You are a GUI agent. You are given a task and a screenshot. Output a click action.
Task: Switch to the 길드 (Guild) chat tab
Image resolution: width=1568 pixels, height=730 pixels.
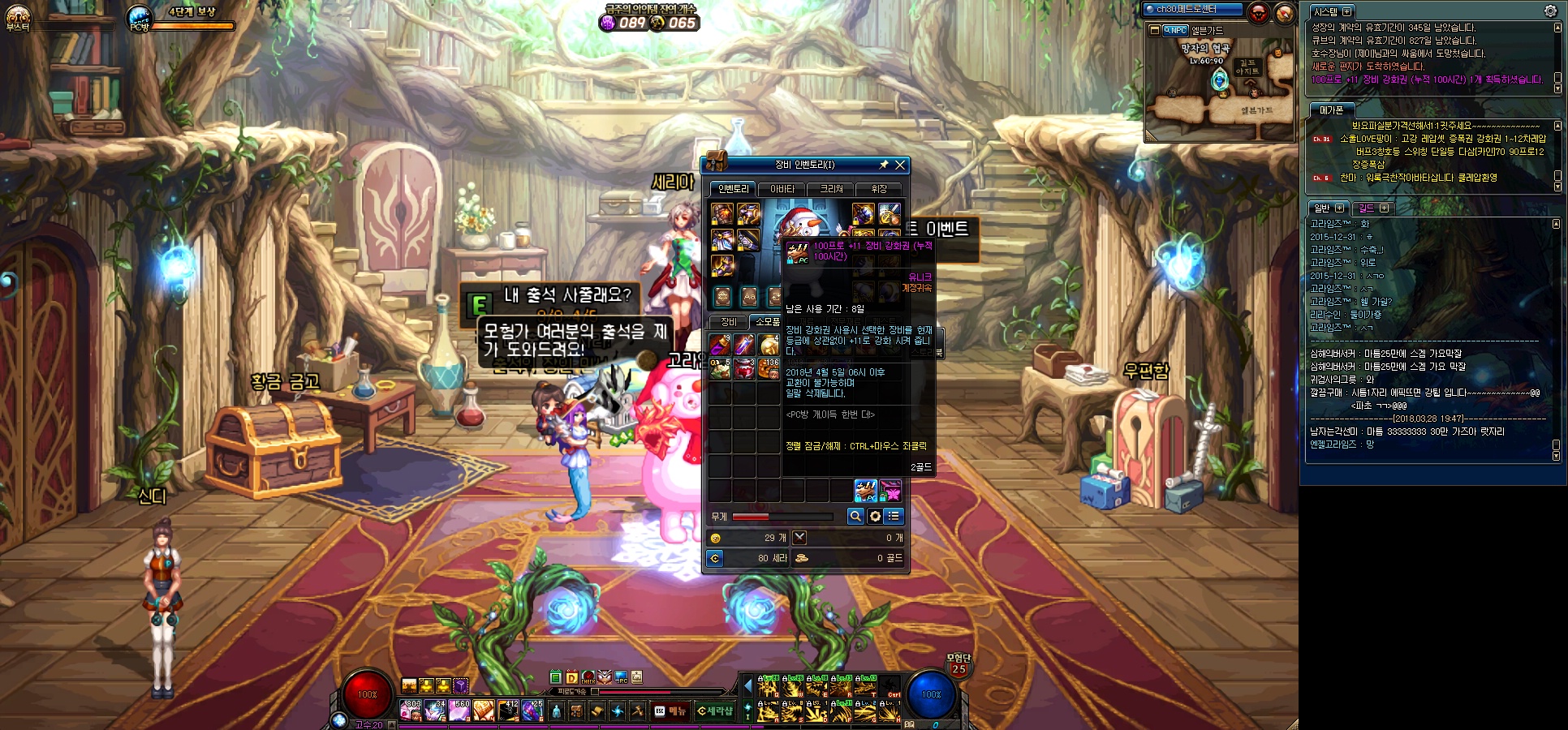(x=1372, y=208)
